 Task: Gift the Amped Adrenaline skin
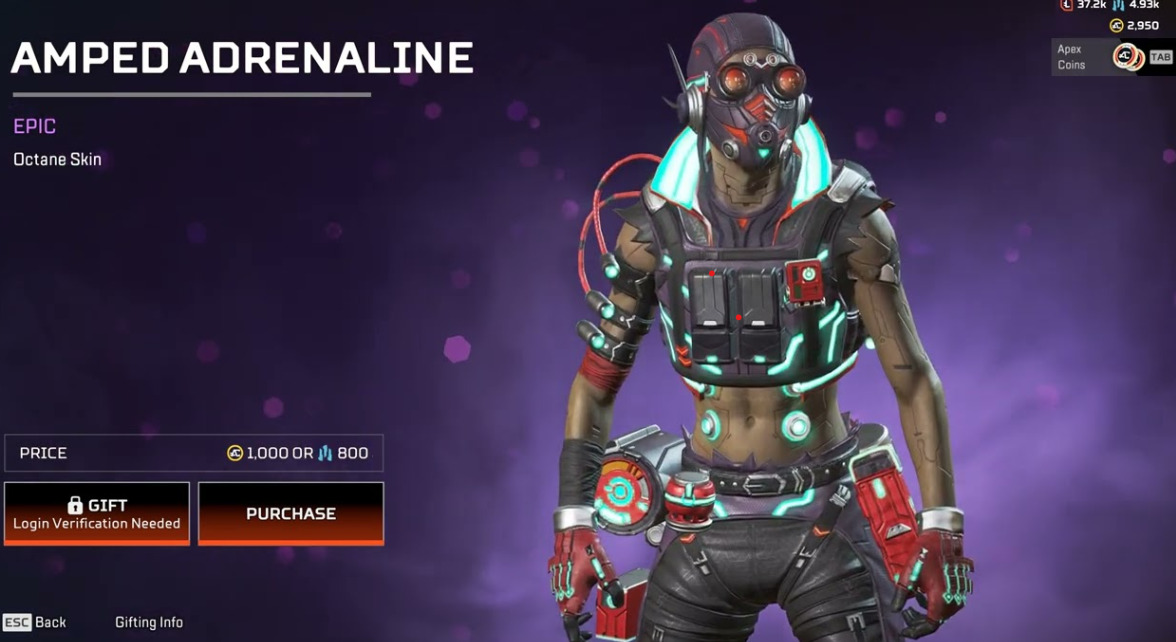click(x=97, y=513)
